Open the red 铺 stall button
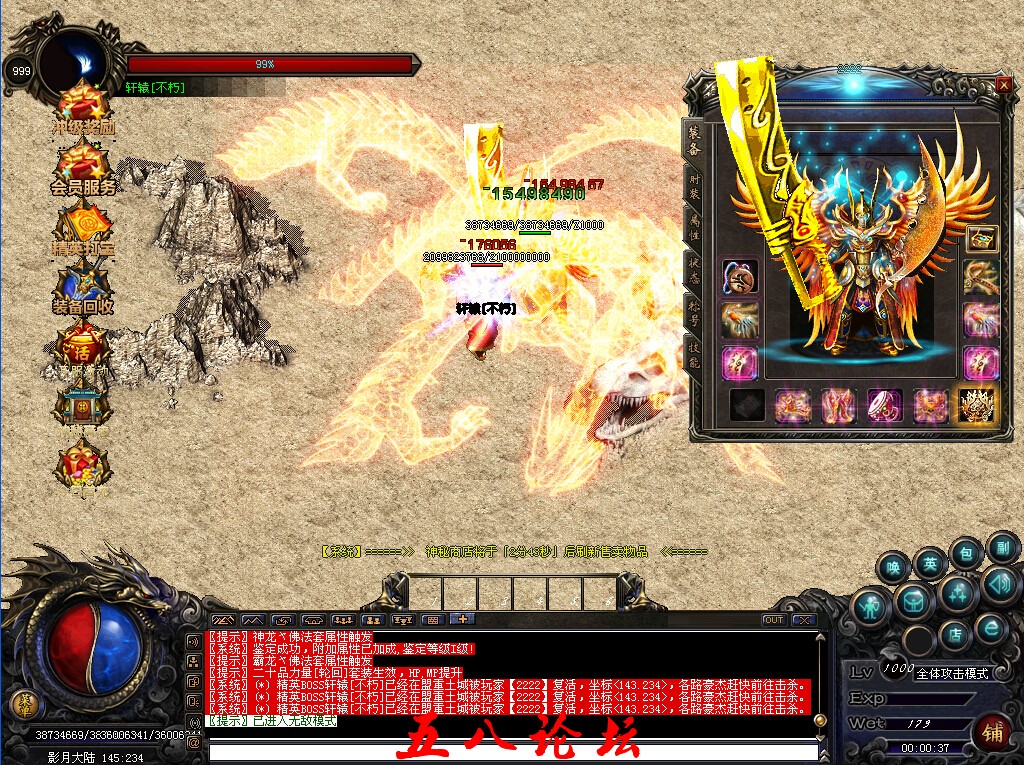 [993, 730]
